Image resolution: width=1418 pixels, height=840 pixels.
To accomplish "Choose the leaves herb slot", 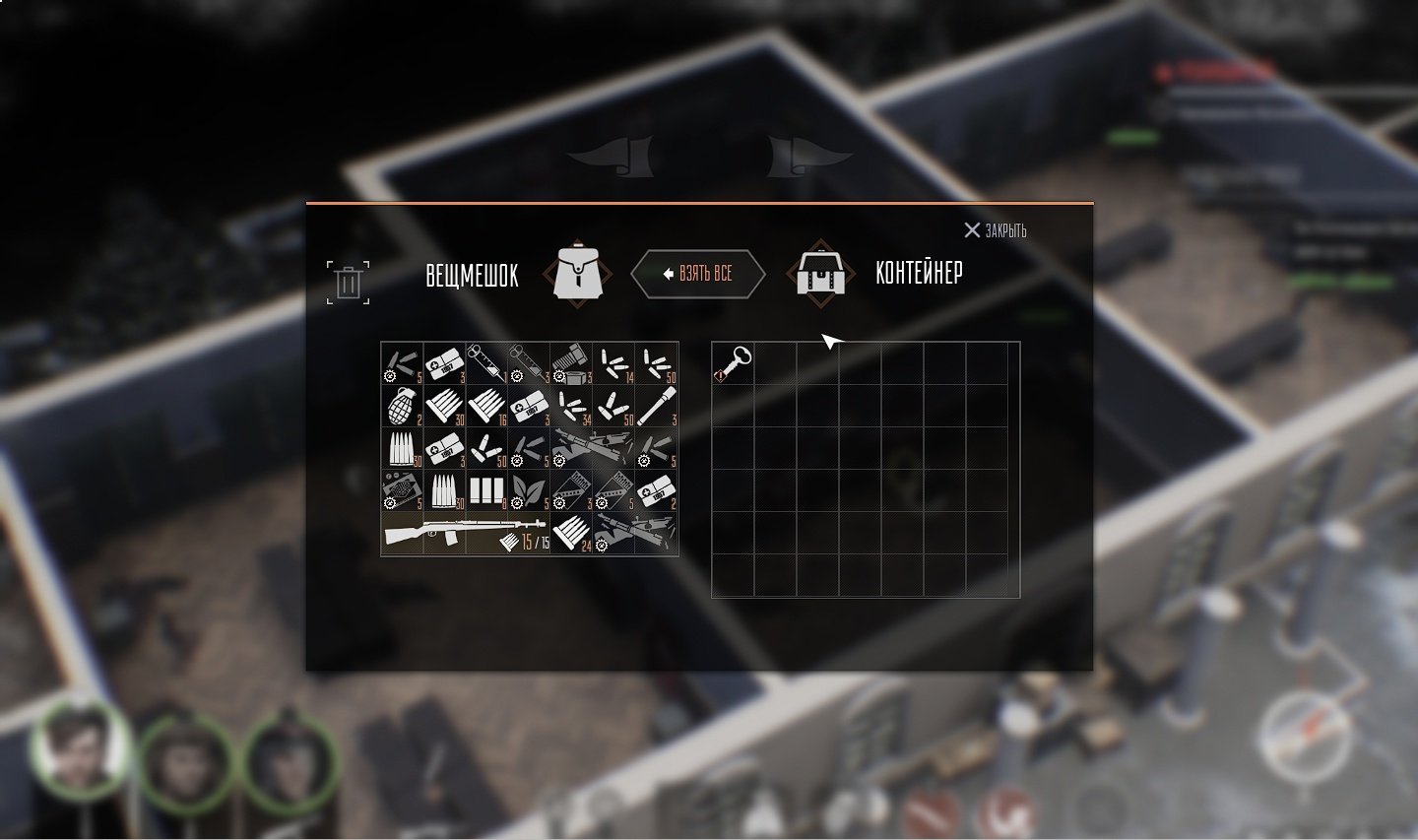I will (x=529, y=490).
